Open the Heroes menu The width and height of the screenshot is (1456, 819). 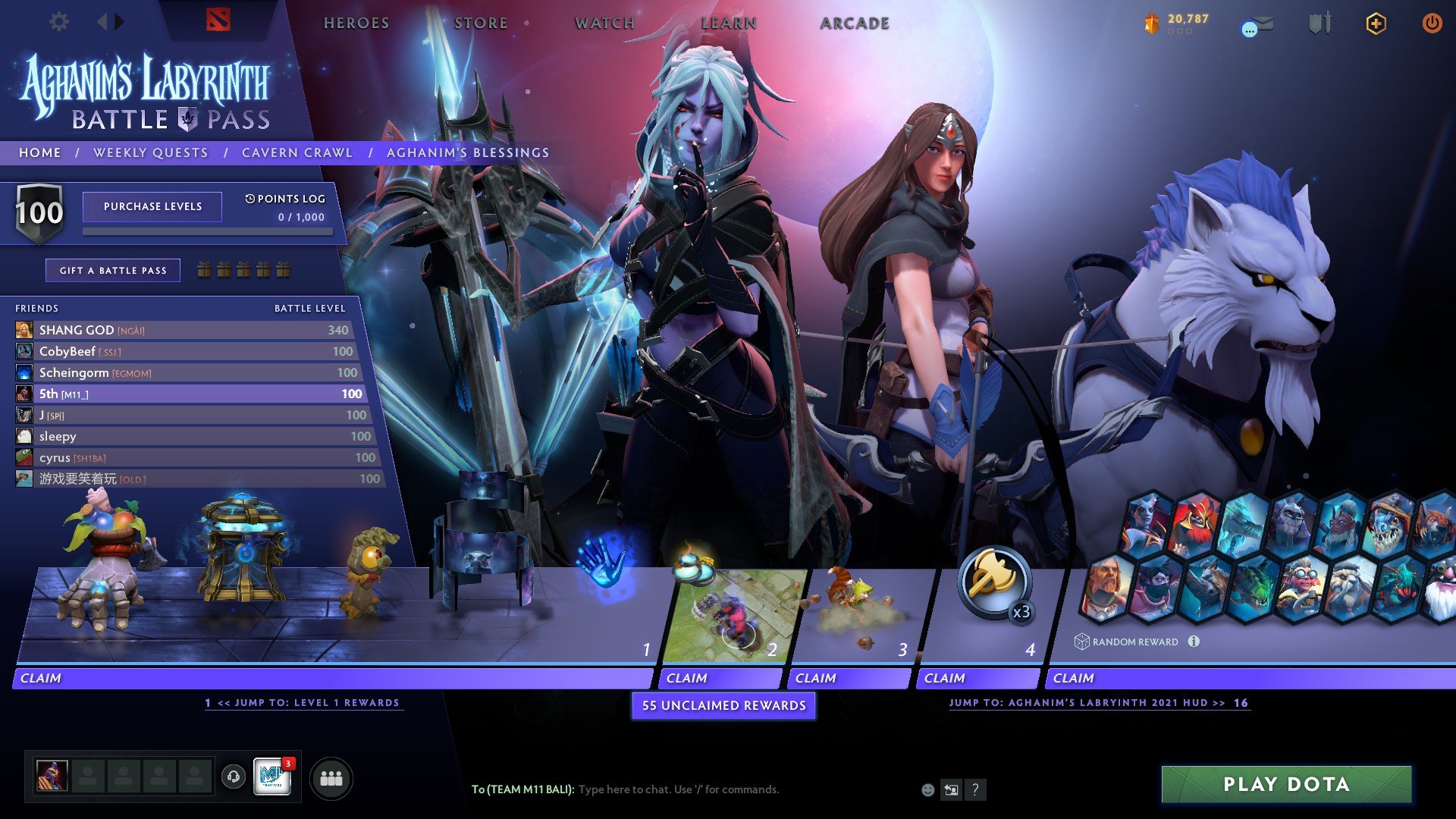click(x=356, y=24)
